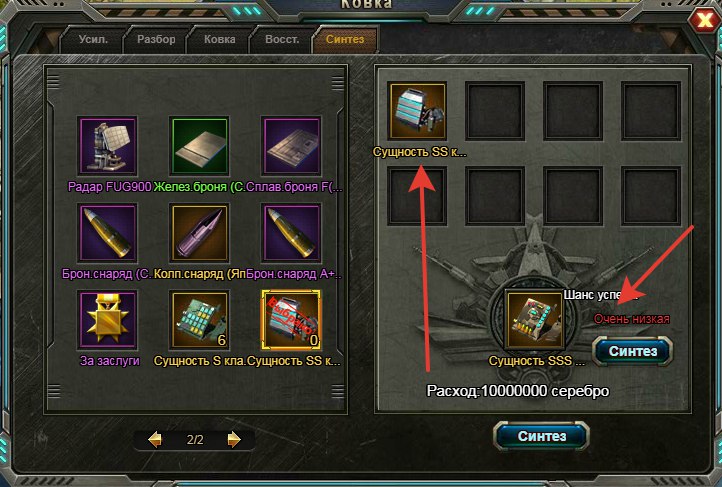
Task: Select the Сущность S класс item with count 6
Action: 199,320
